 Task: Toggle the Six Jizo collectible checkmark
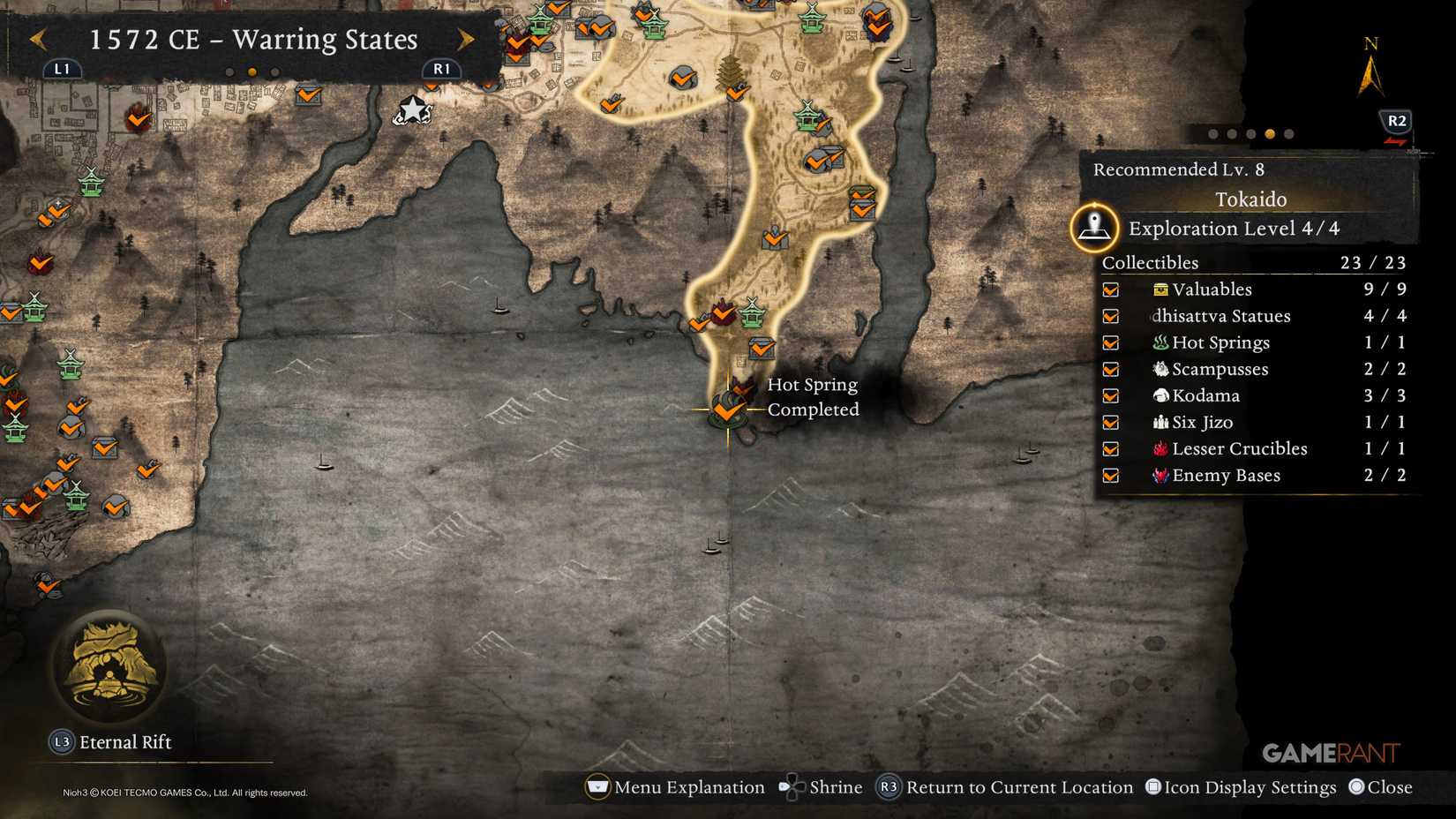[x=1110, y=422]
